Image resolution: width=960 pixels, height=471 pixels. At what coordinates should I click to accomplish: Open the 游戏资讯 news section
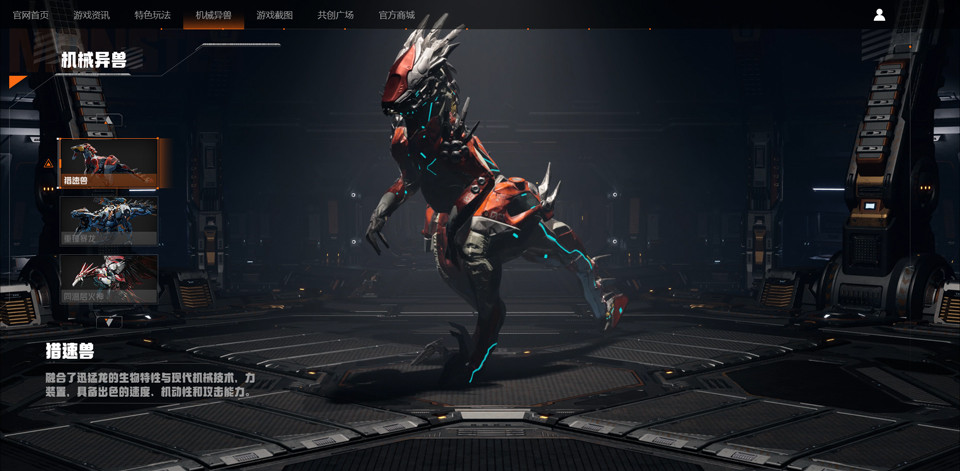point(91,15)
